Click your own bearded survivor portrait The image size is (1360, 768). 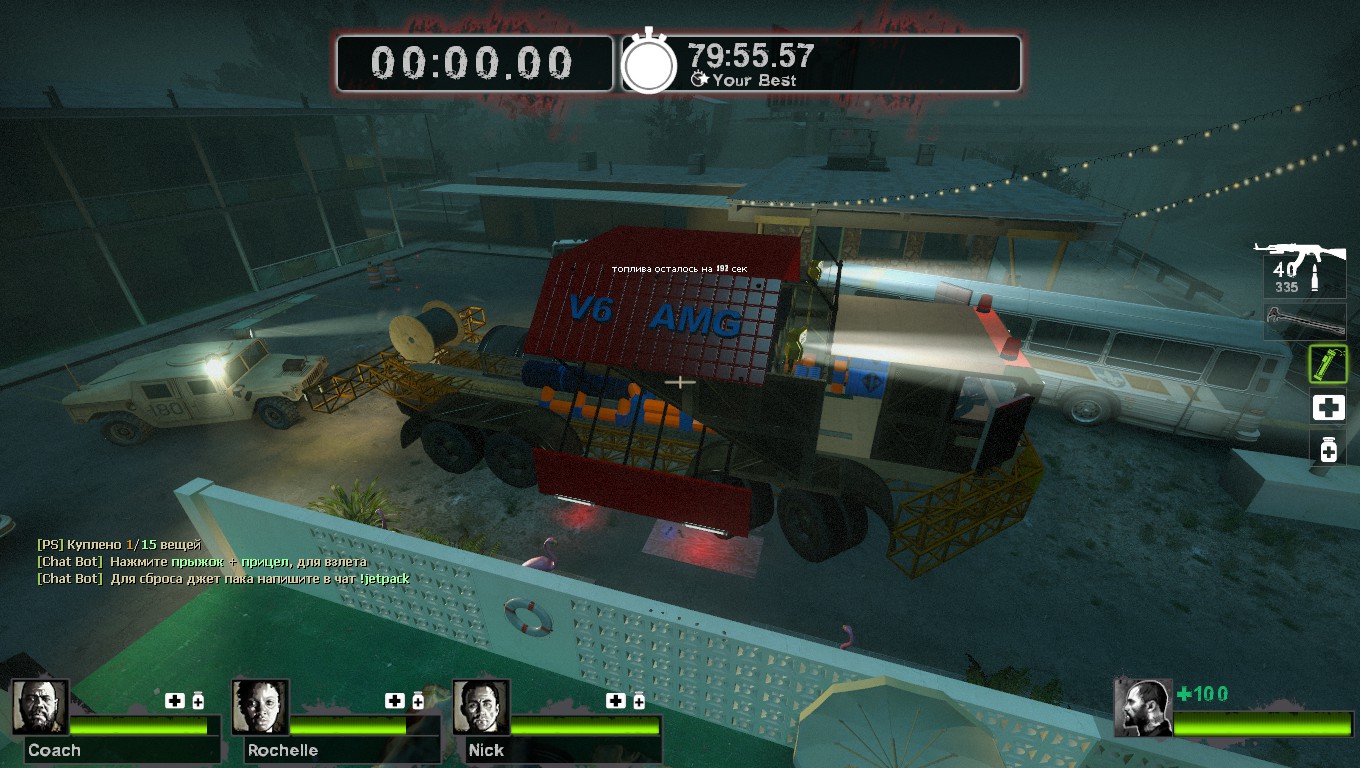click(x=1143, y=708)
